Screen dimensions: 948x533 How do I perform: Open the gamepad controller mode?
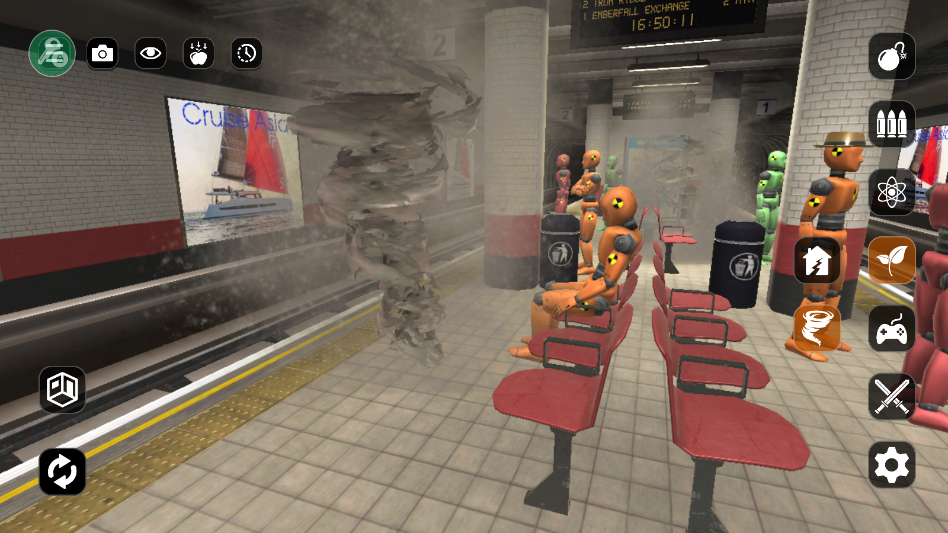[x=891, y=328]
